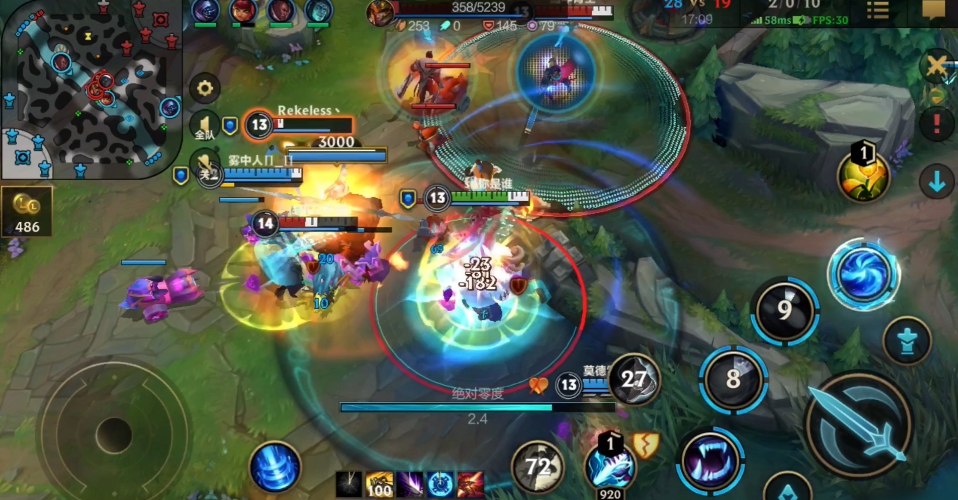
Task: Open the gear settings button
Action: pyautogui.click(x=205, y=88)
